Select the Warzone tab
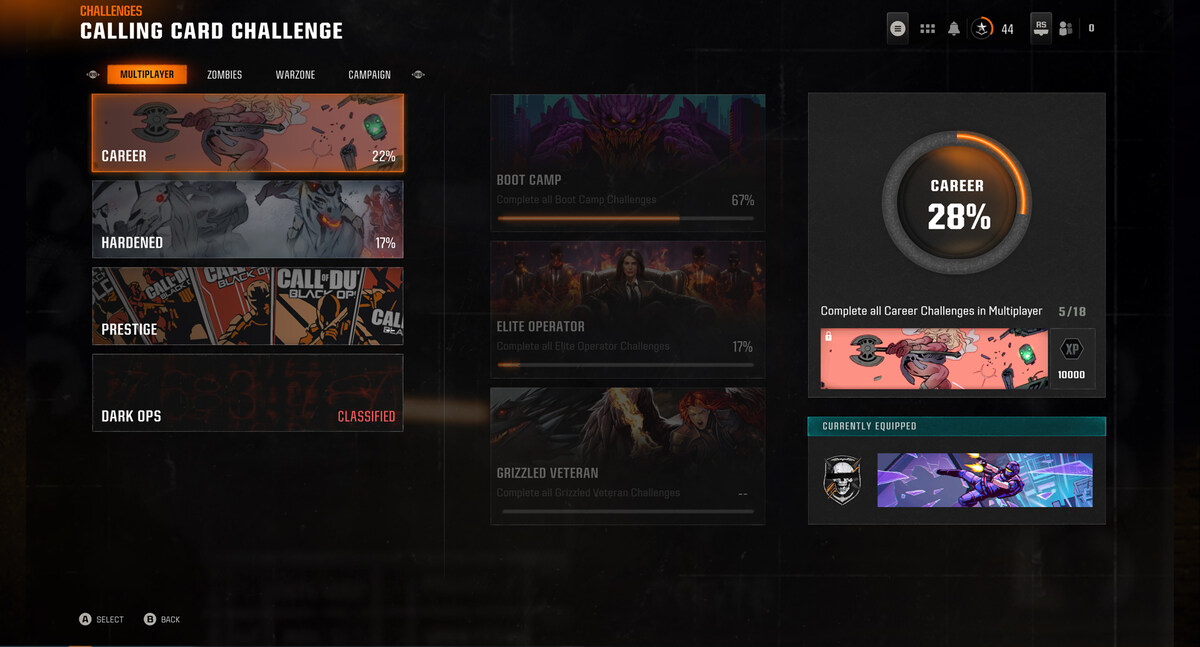 coord(295,75)
